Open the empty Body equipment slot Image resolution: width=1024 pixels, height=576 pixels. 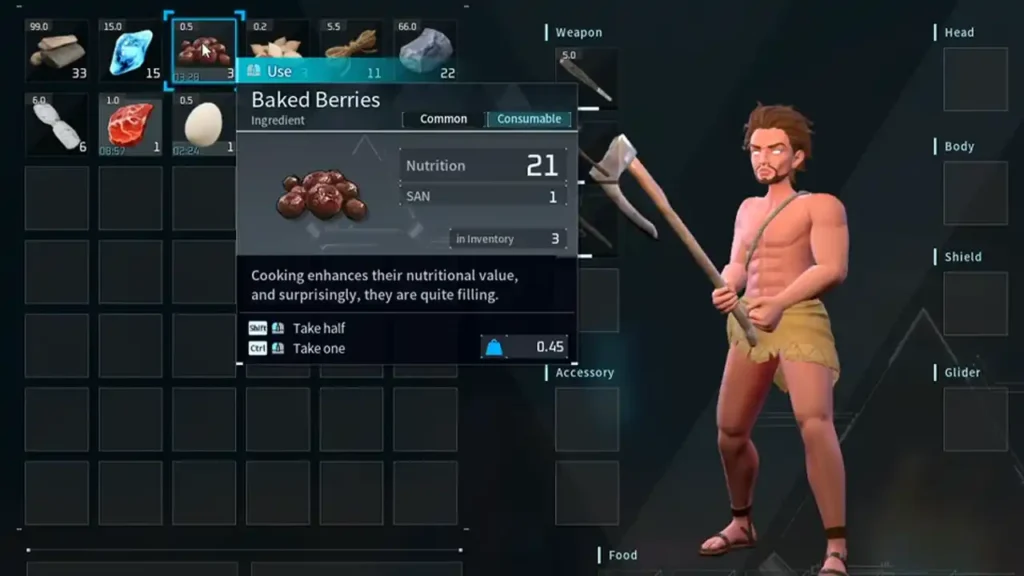975,193
